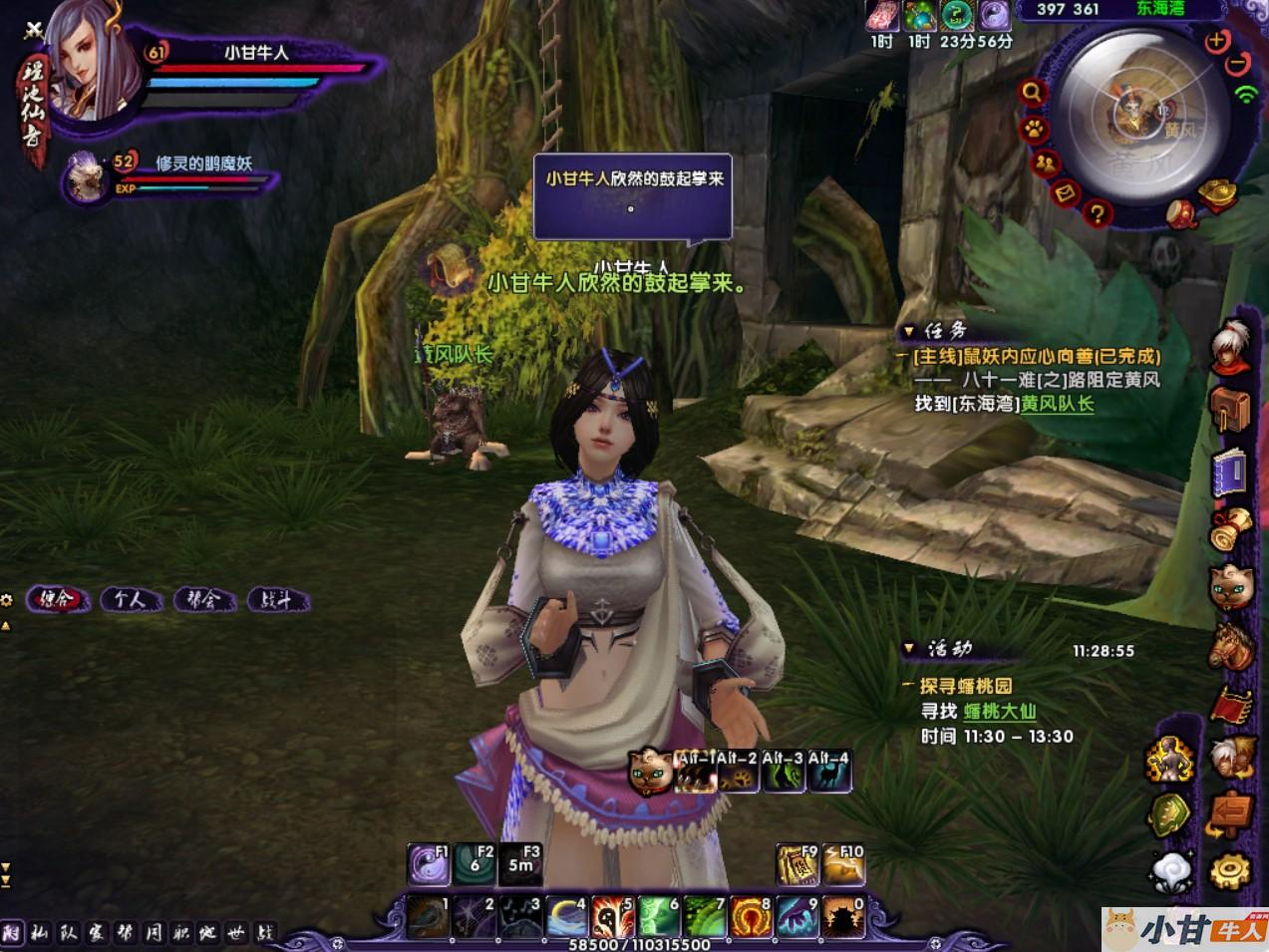This screenshot has height=952, width=1269.
Task: Use the yellow talisman scroll on F9
Action: (797, 864)
